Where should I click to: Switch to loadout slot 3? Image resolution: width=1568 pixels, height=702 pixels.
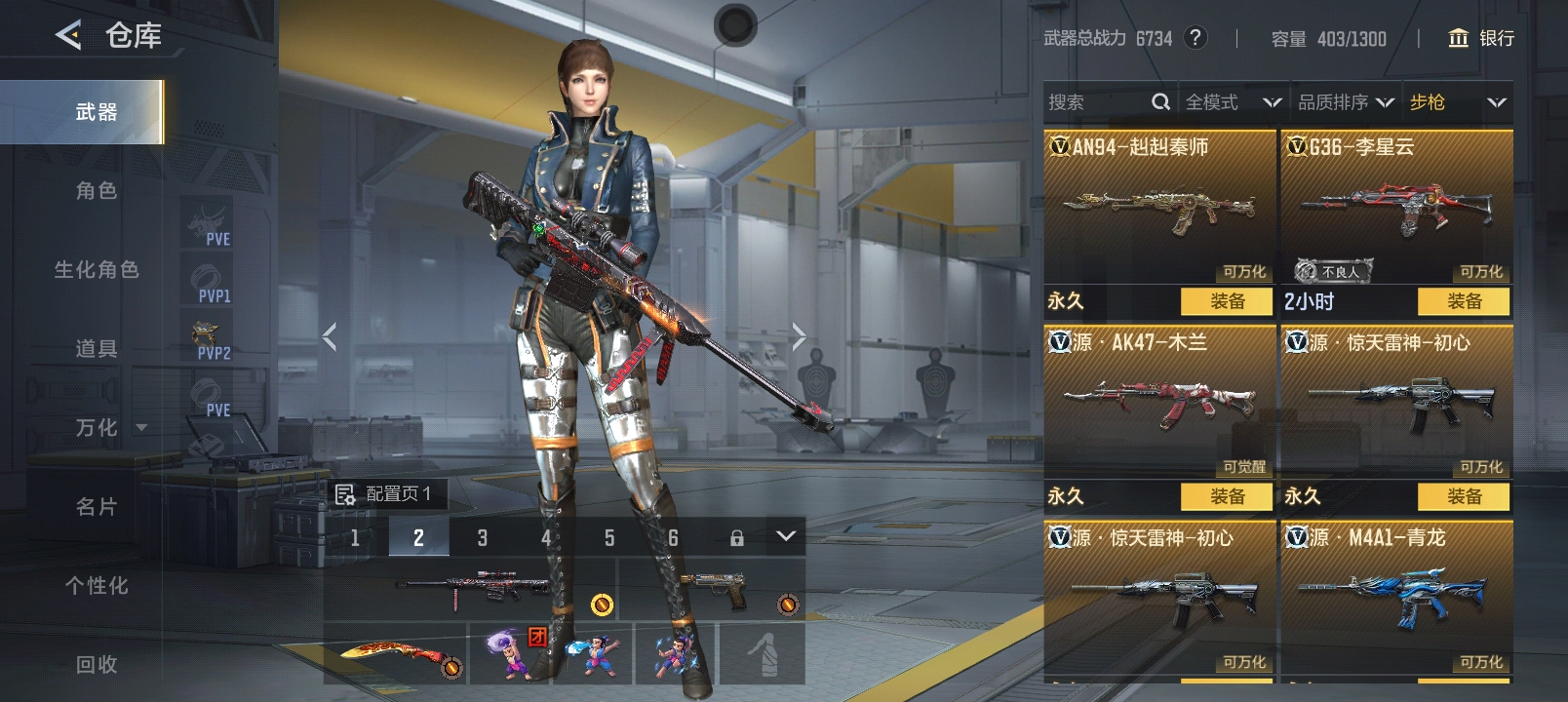[x=482, y=537]
